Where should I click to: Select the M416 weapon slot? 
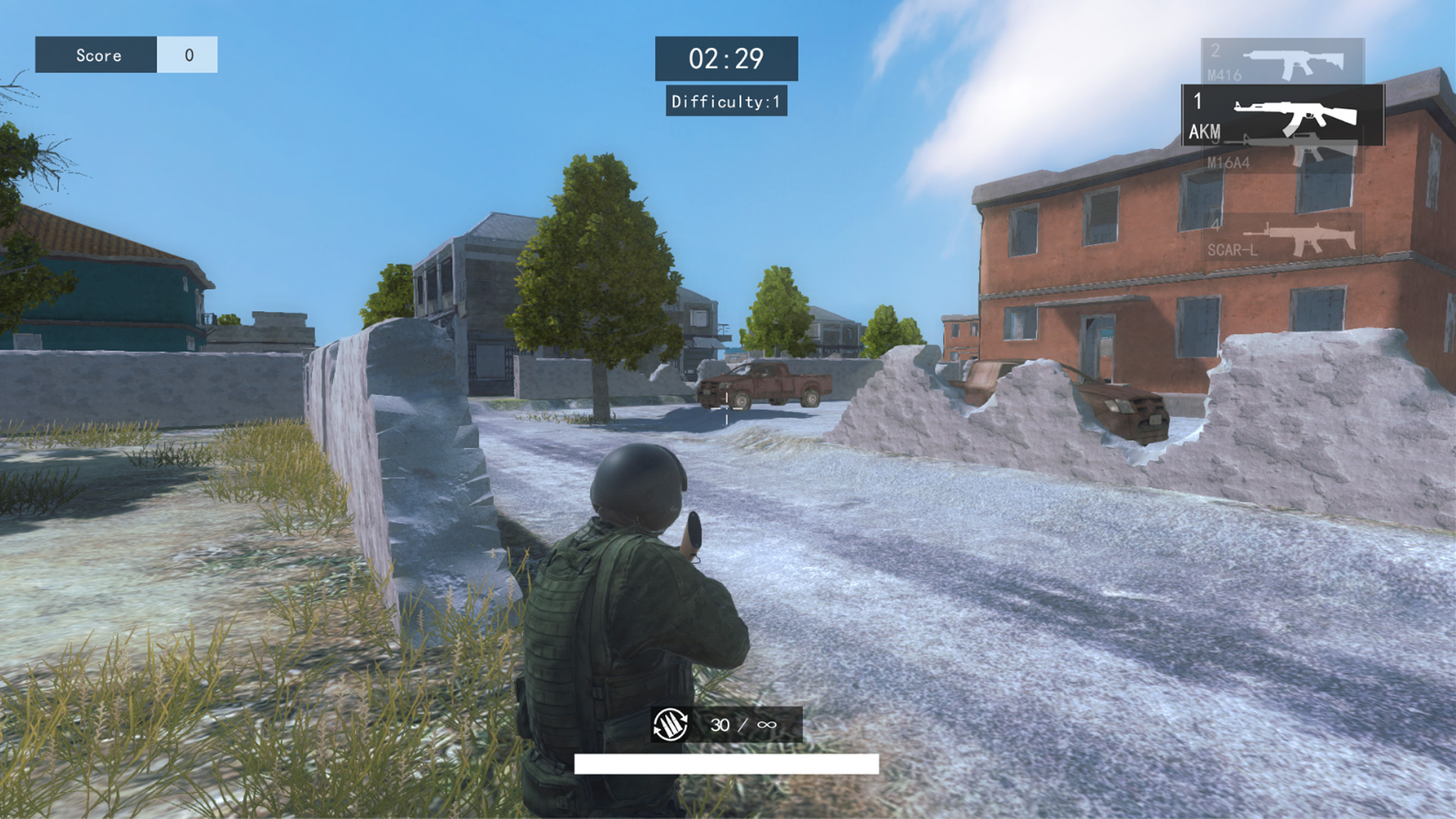pos(1282,61)
